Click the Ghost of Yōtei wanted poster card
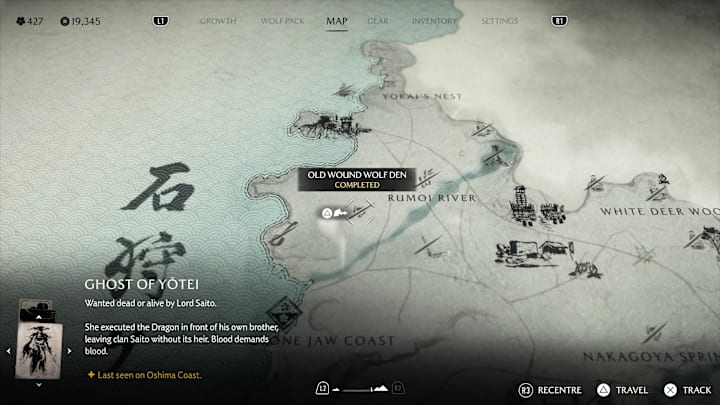Image resolution: width=720 pixels, height=405 pixels. pyautogui.click(x=38, y=348)
